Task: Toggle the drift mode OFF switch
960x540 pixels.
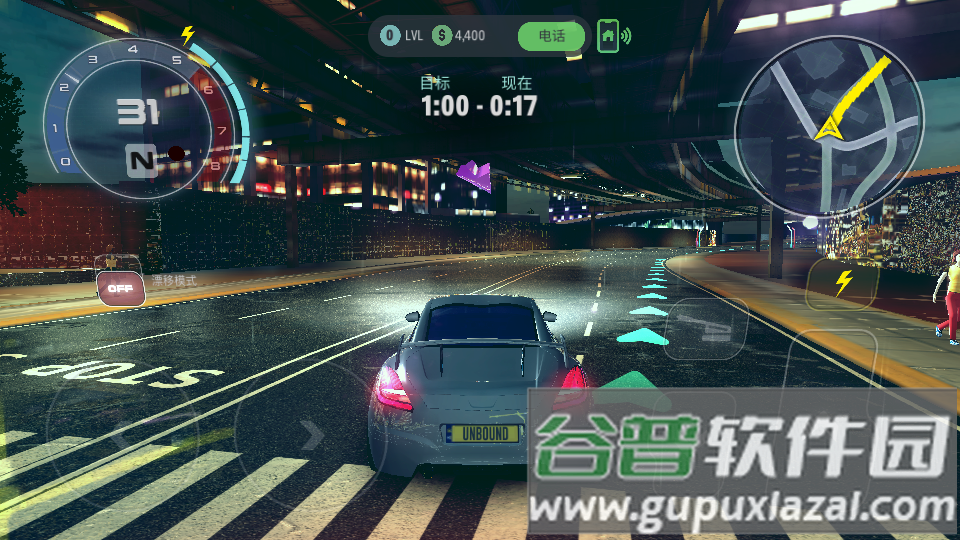Action: pos(120,288)
